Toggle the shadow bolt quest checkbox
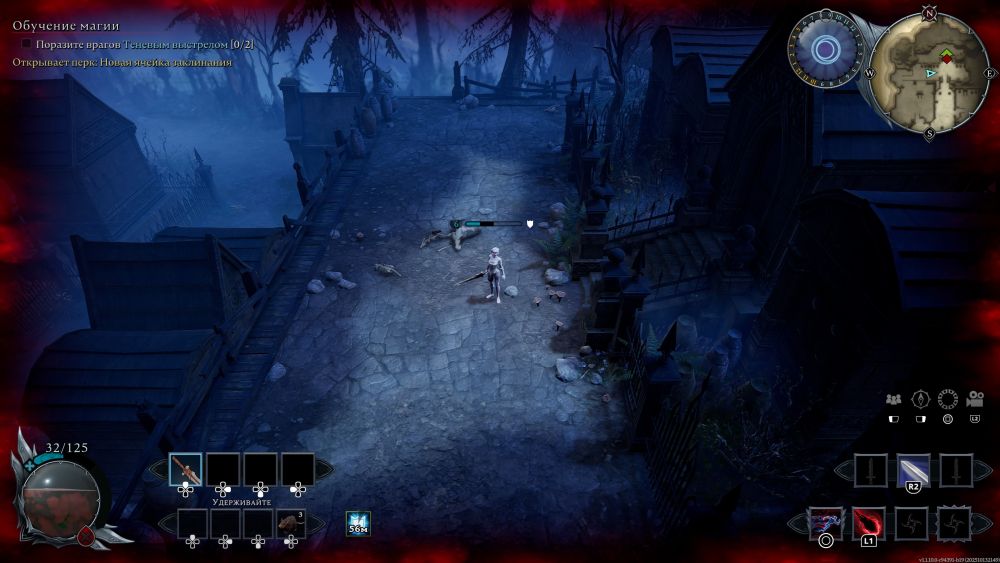Screen dimensions: 1000x563 click(x=26, y=45)
